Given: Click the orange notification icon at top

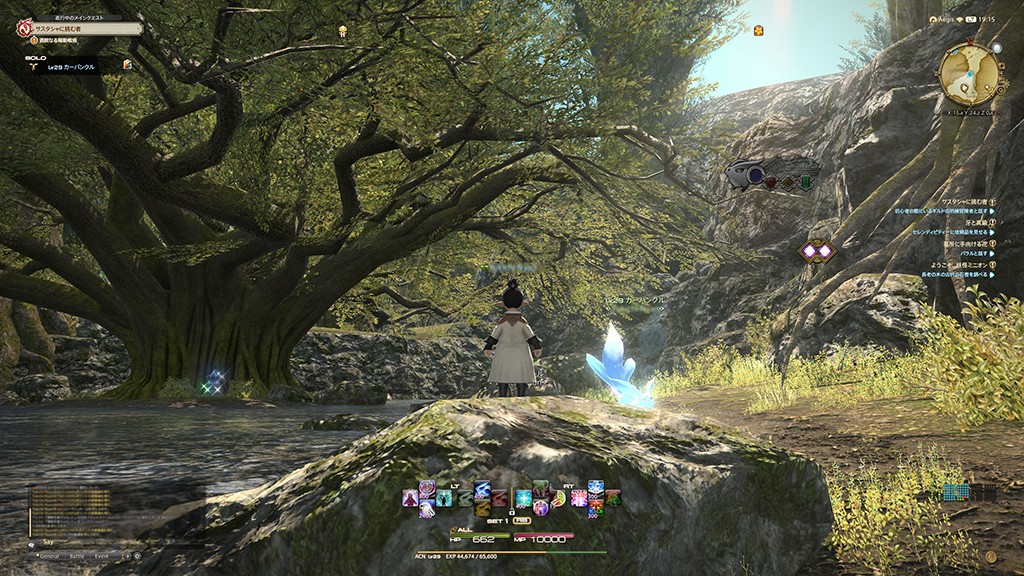Looking at the screenshot, I should click(x=758, y=30).
